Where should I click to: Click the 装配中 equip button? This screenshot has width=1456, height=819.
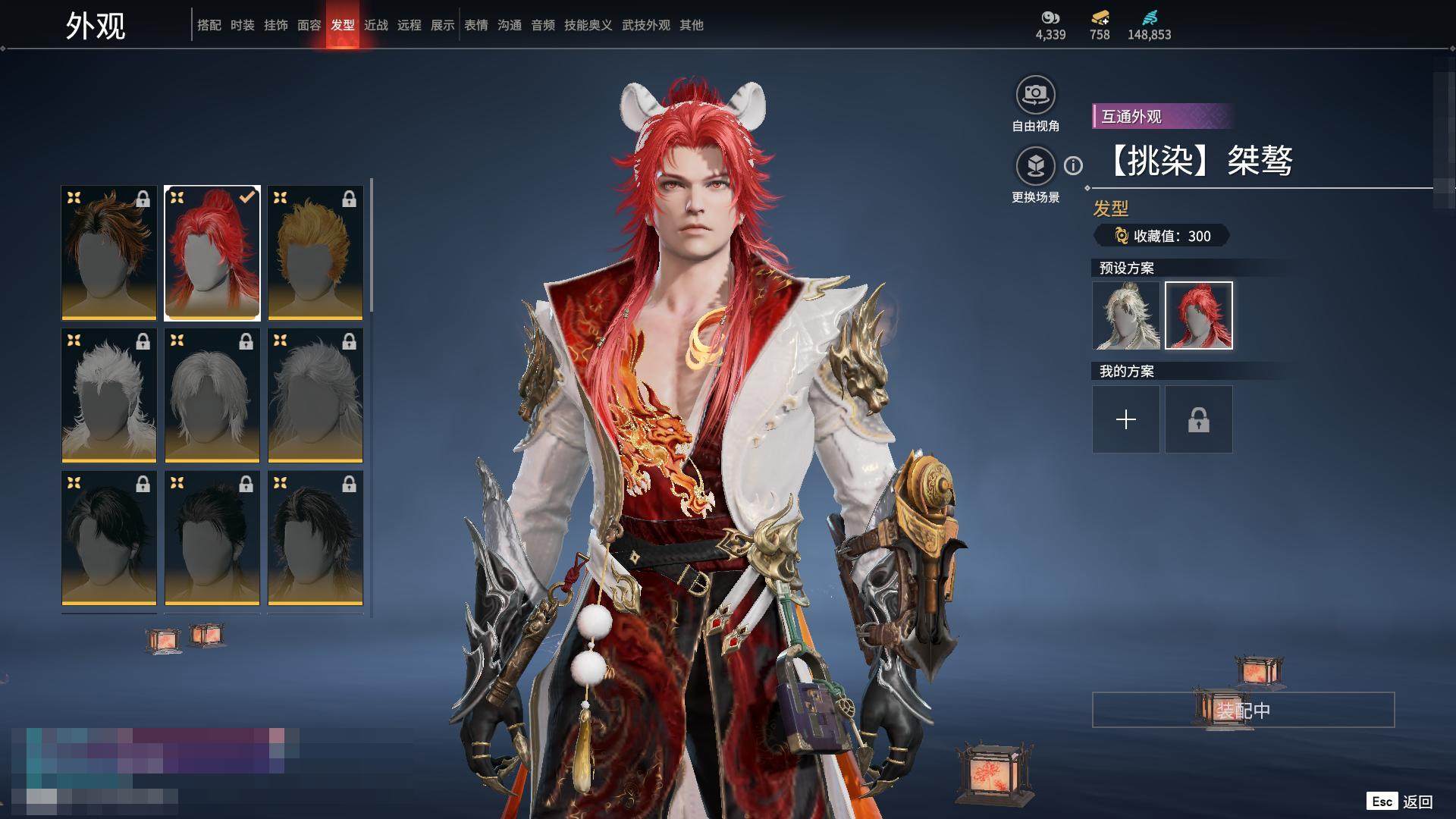tap(1242, 710)
